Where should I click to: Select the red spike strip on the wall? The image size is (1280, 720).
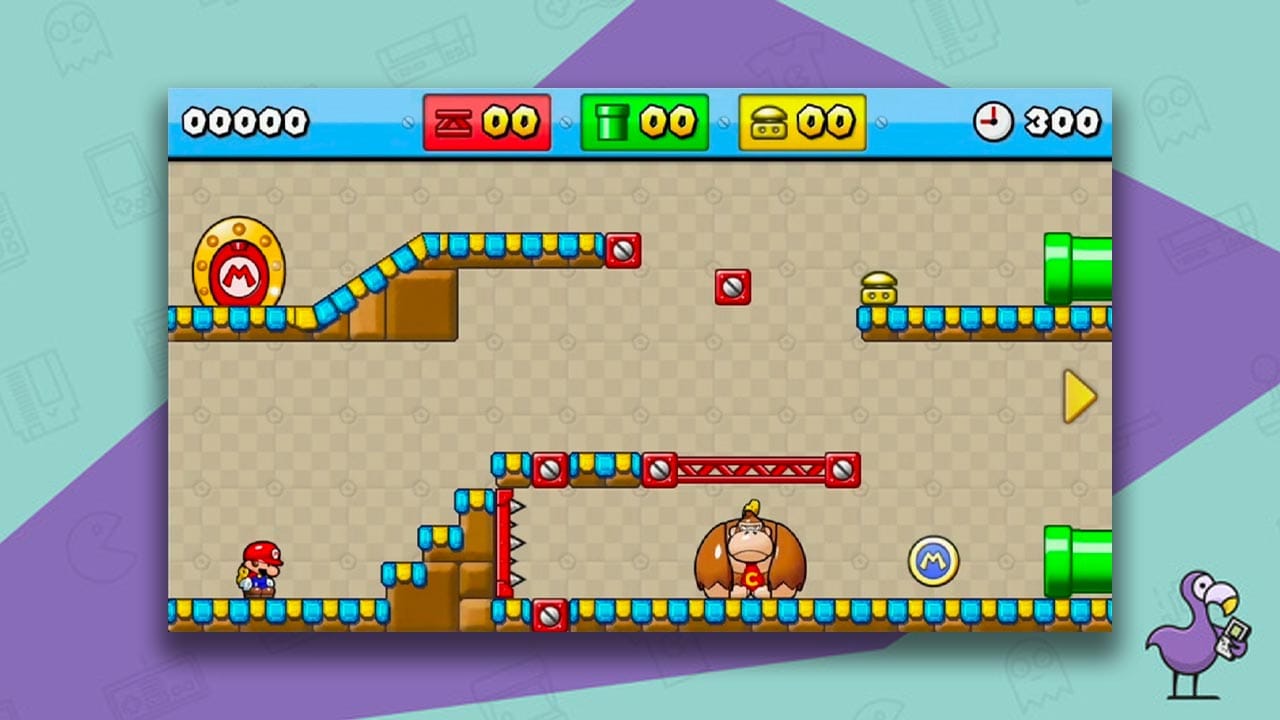pos(506,540)
